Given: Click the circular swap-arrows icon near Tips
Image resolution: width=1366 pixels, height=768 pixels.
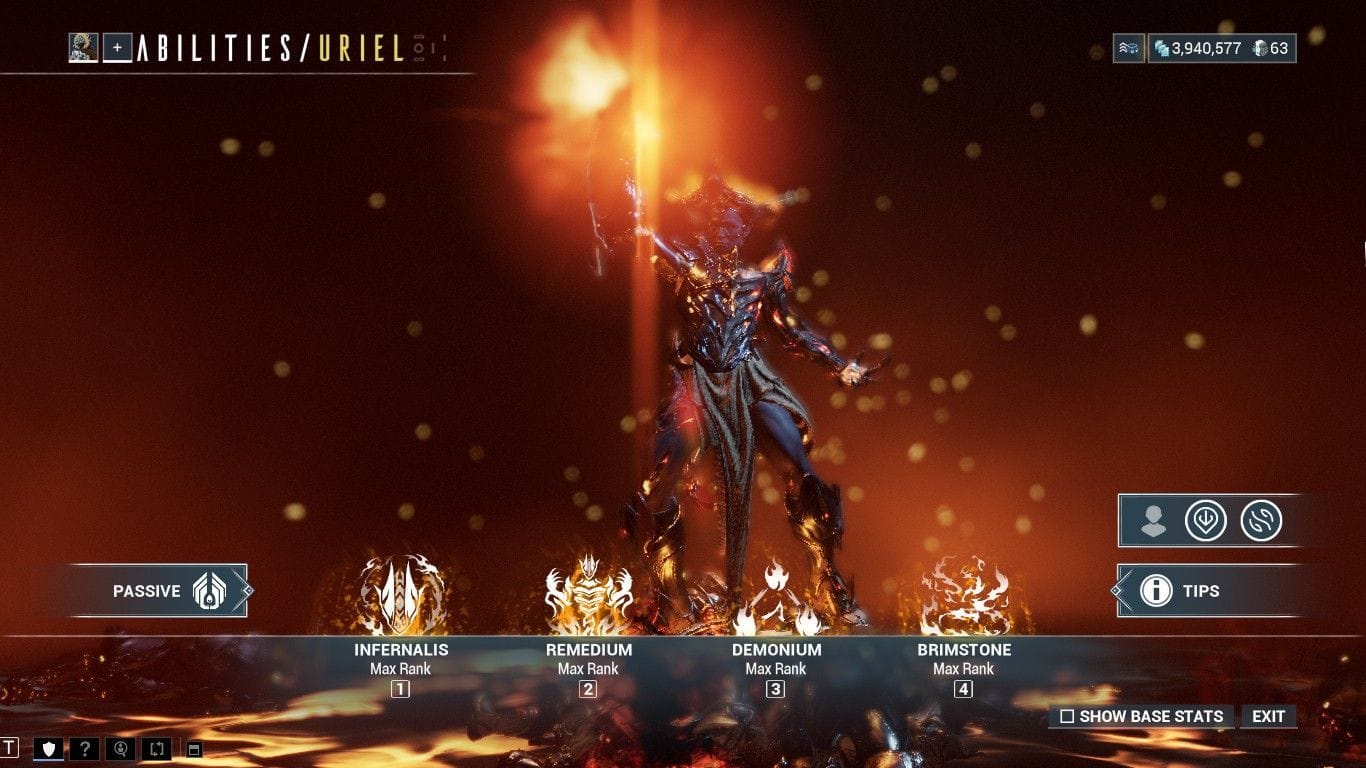Looking at the screenshot, I should point(1260,521).
